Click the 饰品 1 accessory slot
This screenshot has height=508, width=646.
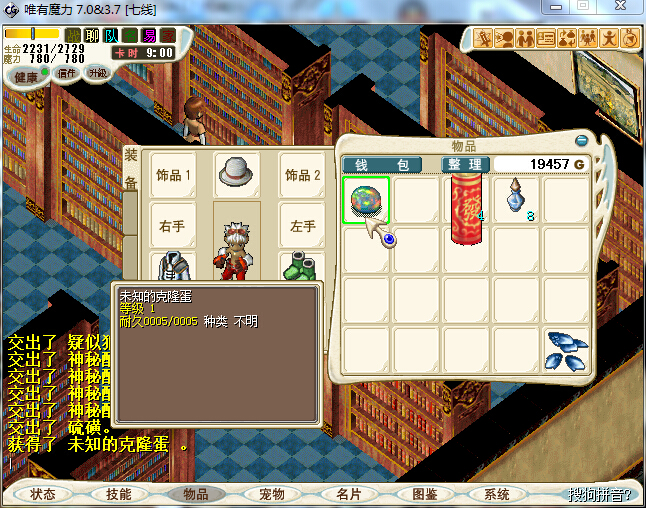pos(173,175)
